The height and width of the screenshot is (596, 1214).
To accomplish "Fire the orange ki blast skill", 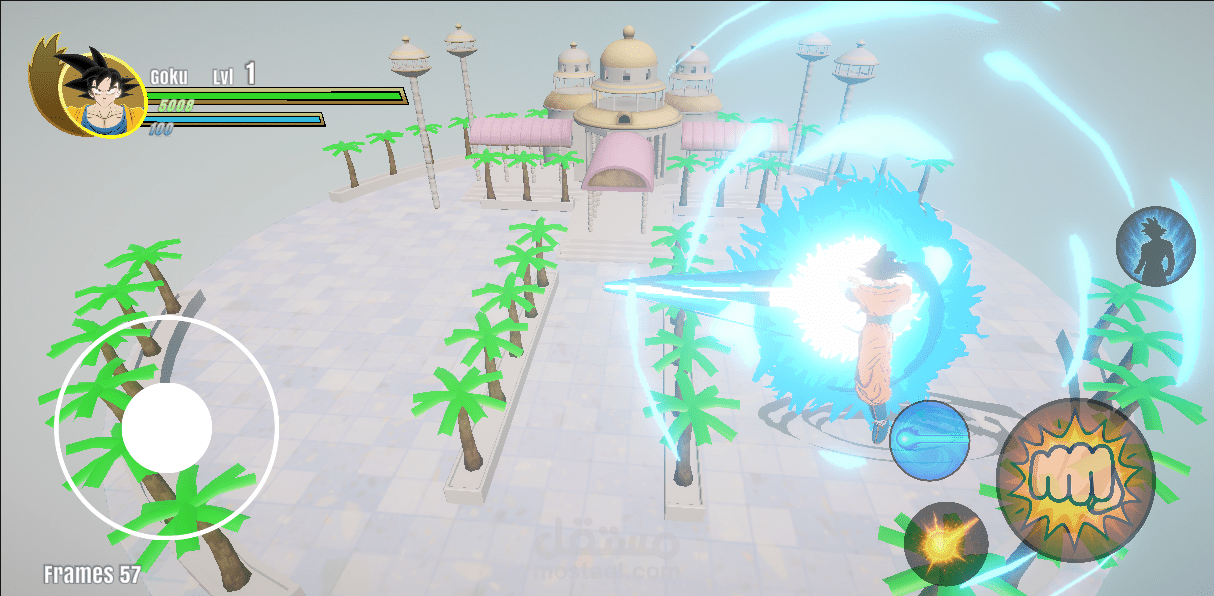I will coord(945,544).
